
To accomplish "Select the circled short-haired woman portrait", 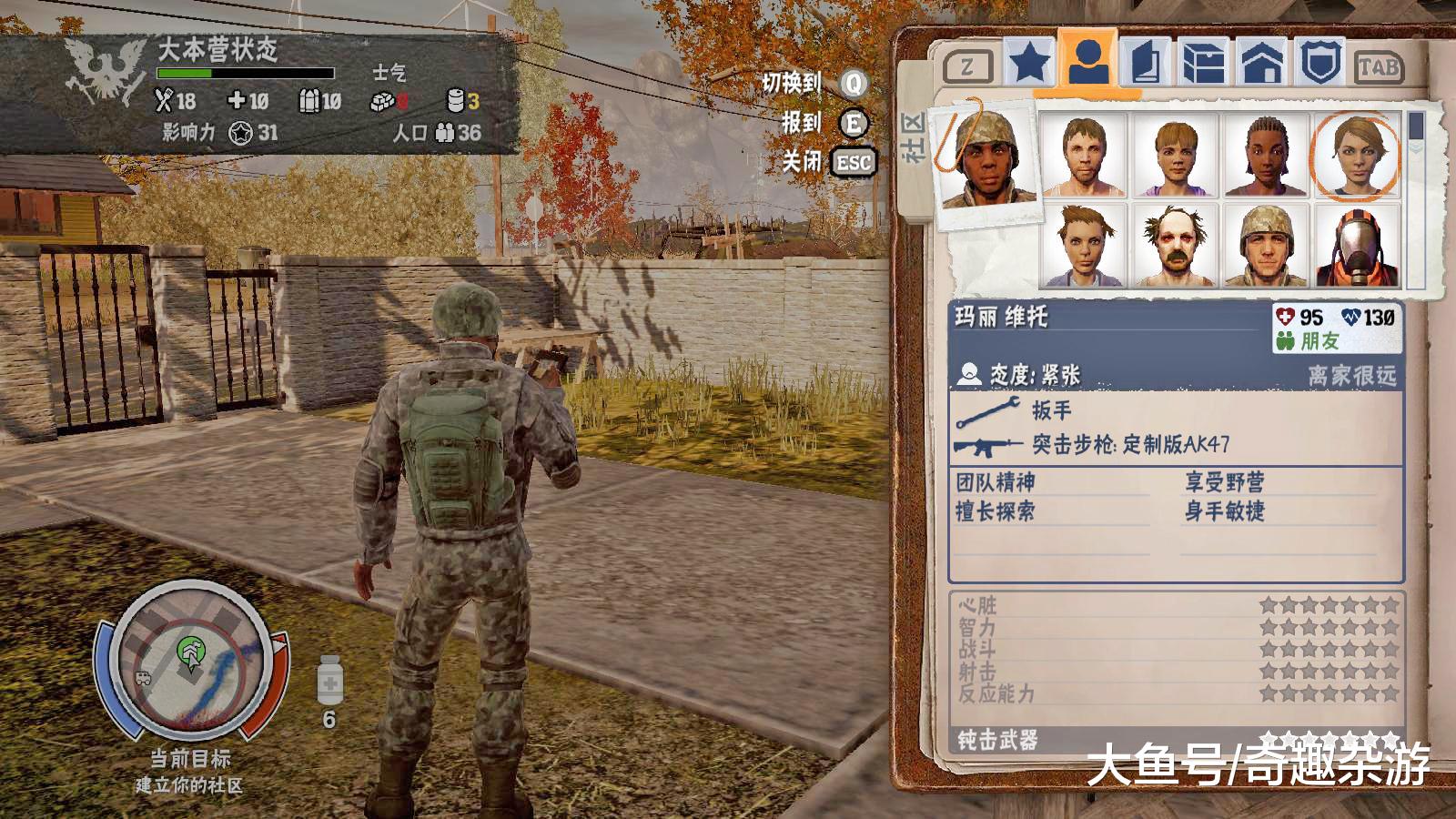I will point(1356,155).
